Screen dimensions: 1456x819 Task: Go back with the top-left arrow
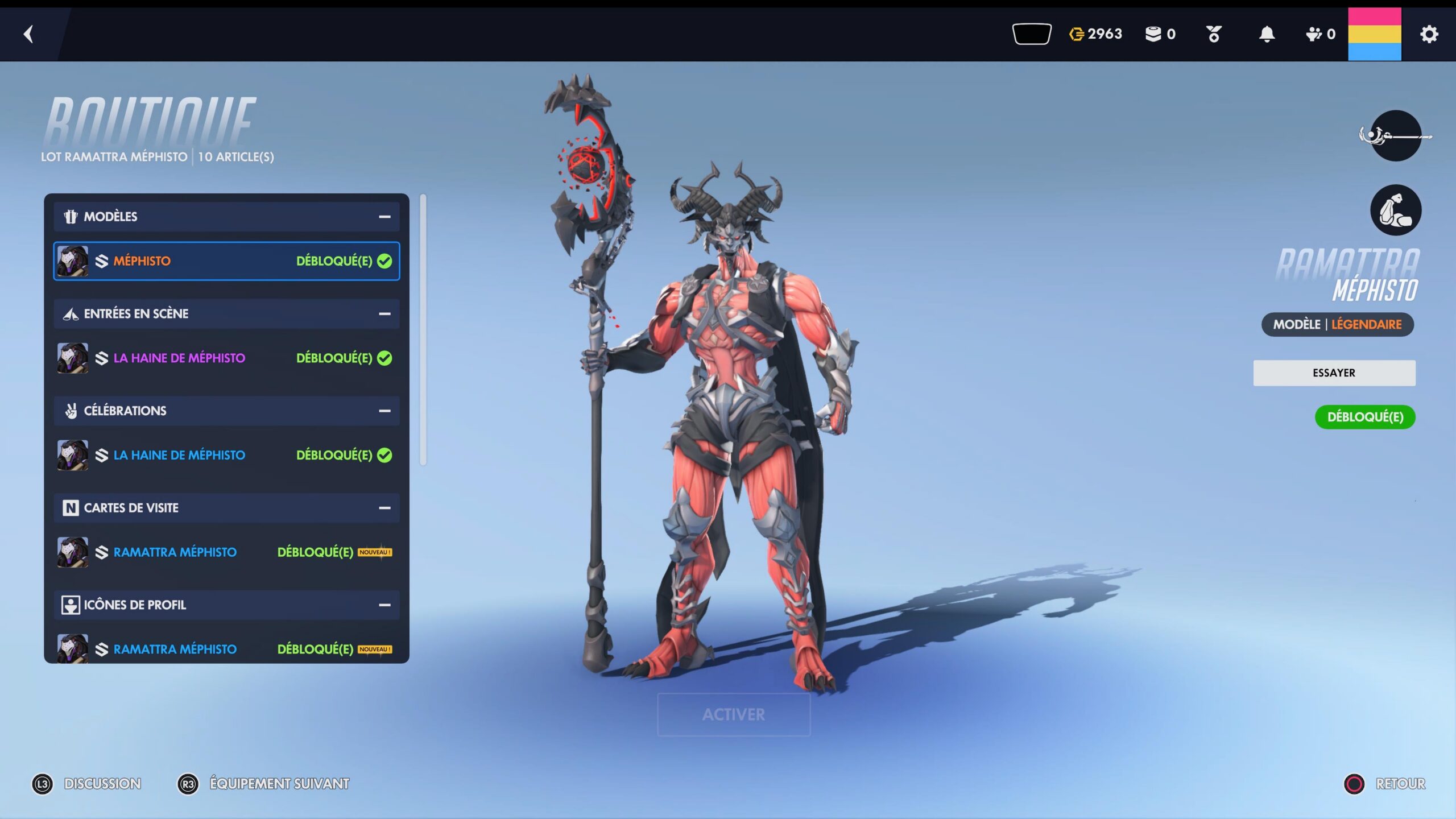28,34
